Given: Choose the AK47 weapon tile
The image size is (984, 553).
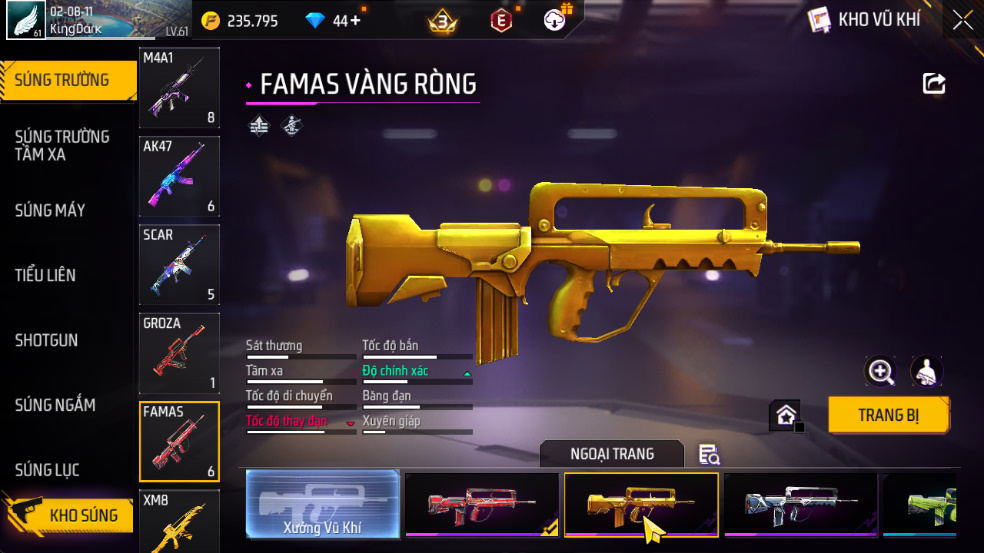Looking at the screenshot, I should (x=179, y=176).
